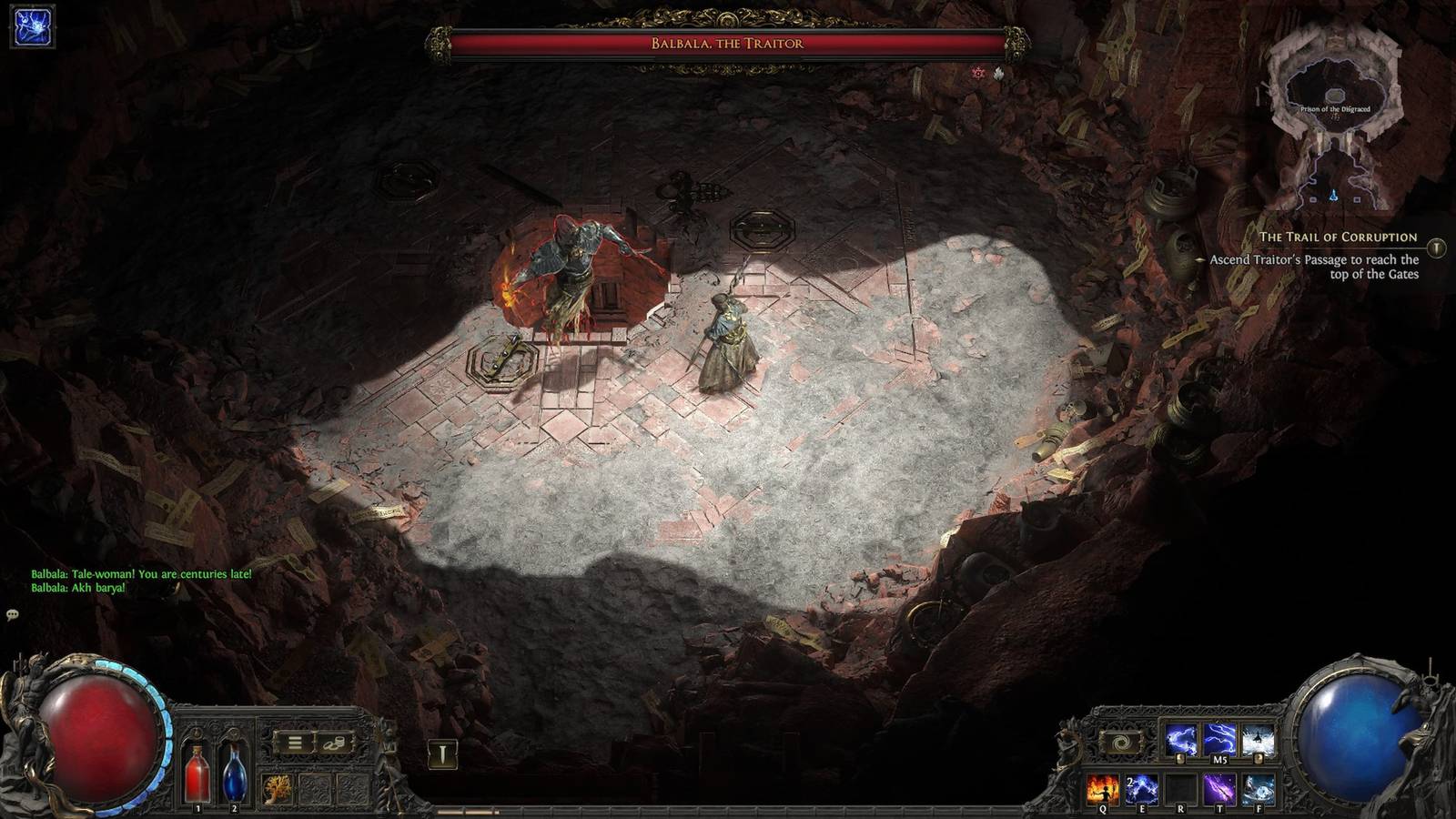Drink the red health flask in slot 1
Screen dimensions: 1456x819
(x=197, y=776)
